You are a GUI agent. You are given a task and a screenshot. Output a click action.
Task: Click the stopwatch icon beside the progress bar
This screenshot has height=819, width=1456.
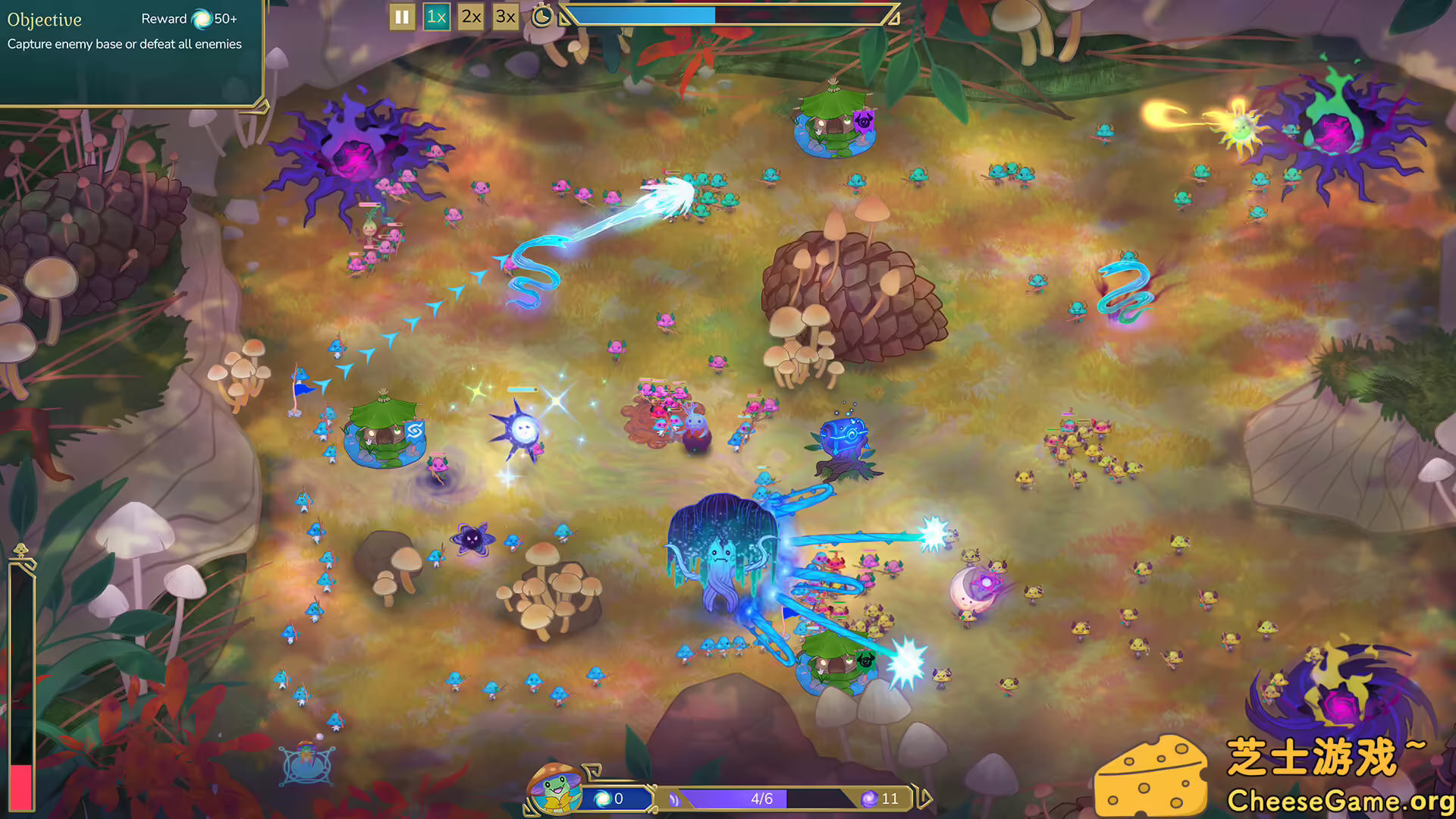541,17
